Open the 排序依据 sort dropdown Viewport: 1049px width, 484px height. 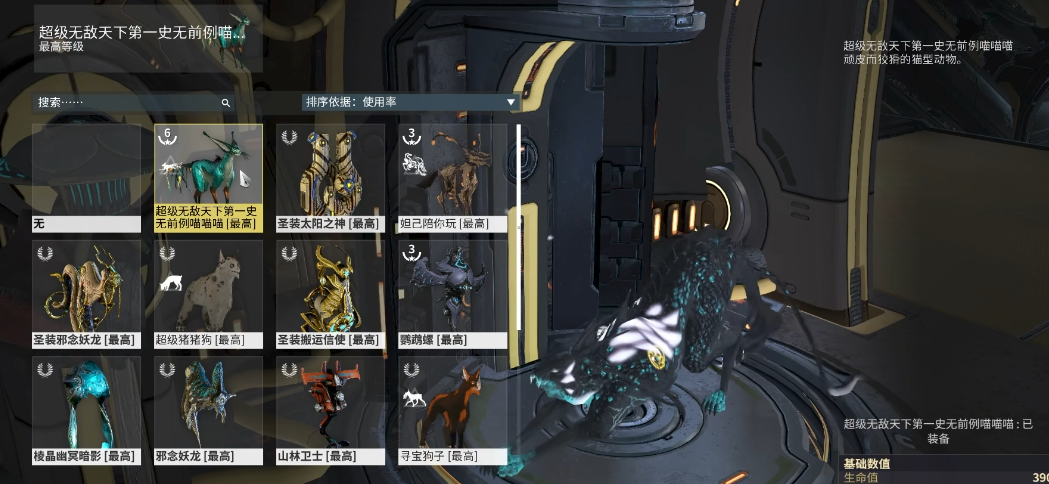click(x=410, y=102)
